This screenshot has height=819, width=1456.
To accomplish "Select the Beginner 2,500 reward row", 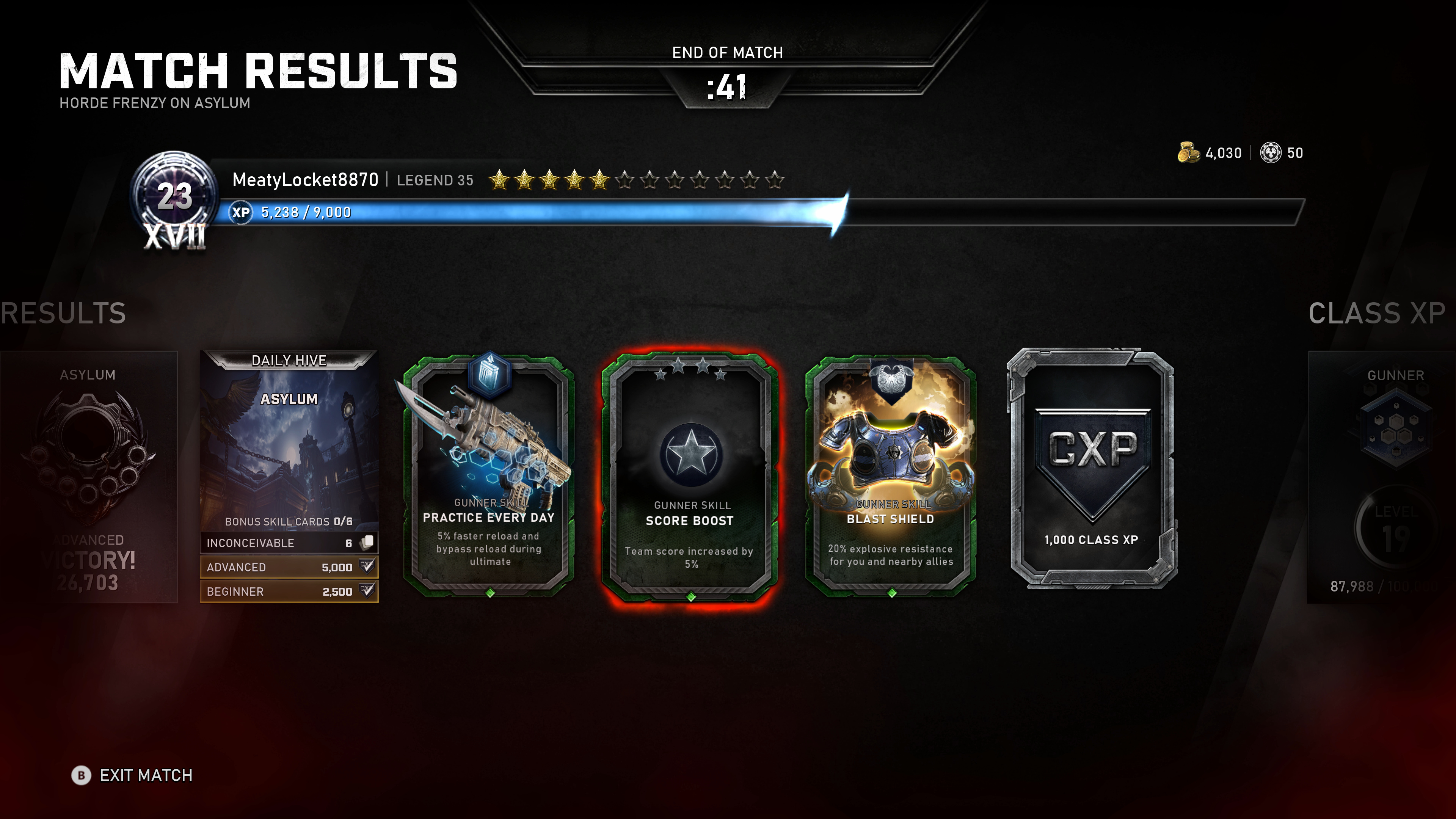I will (289, 592).
